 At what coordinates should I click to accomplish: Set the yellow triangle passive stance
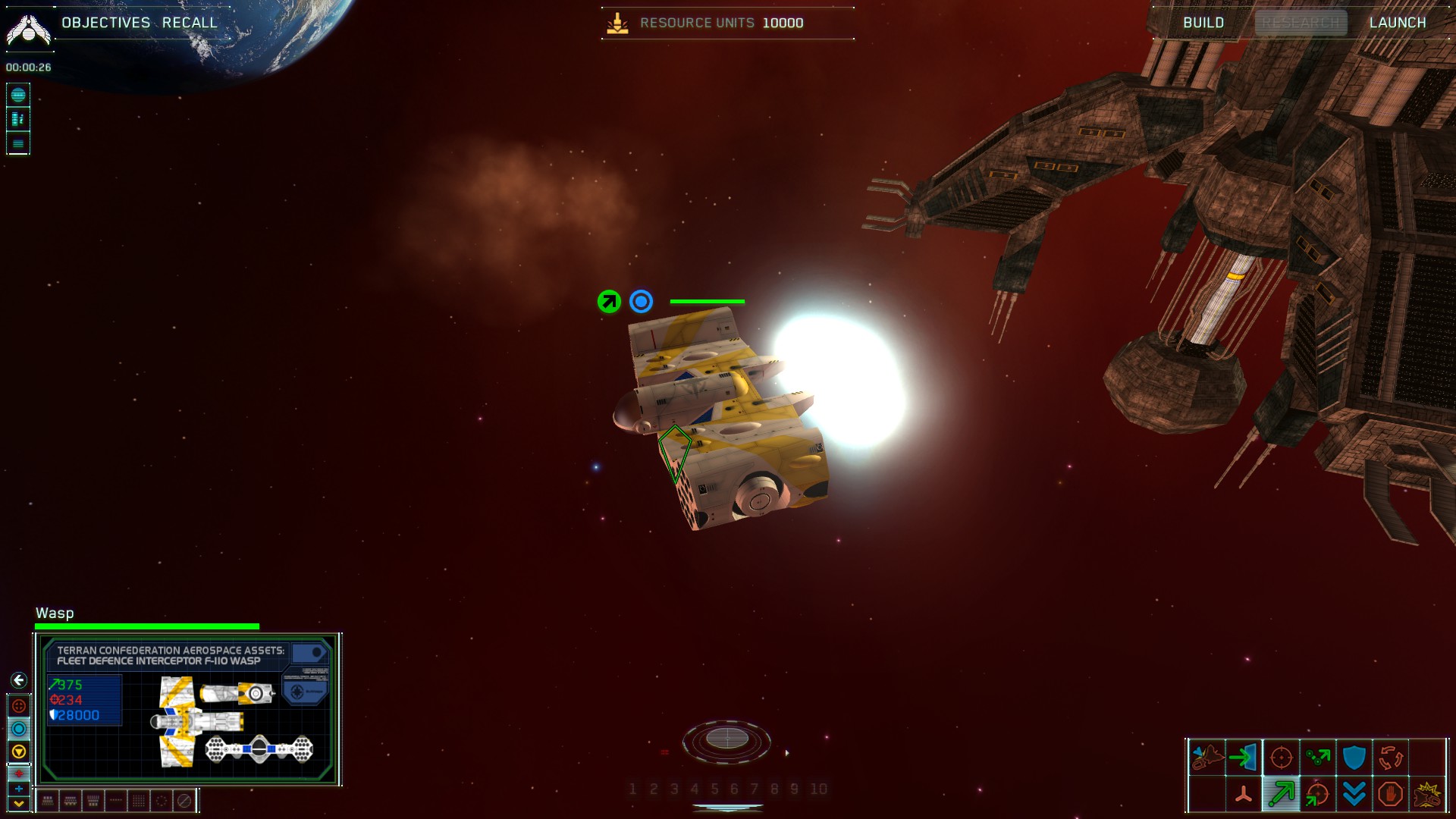[x=19, y=752]
